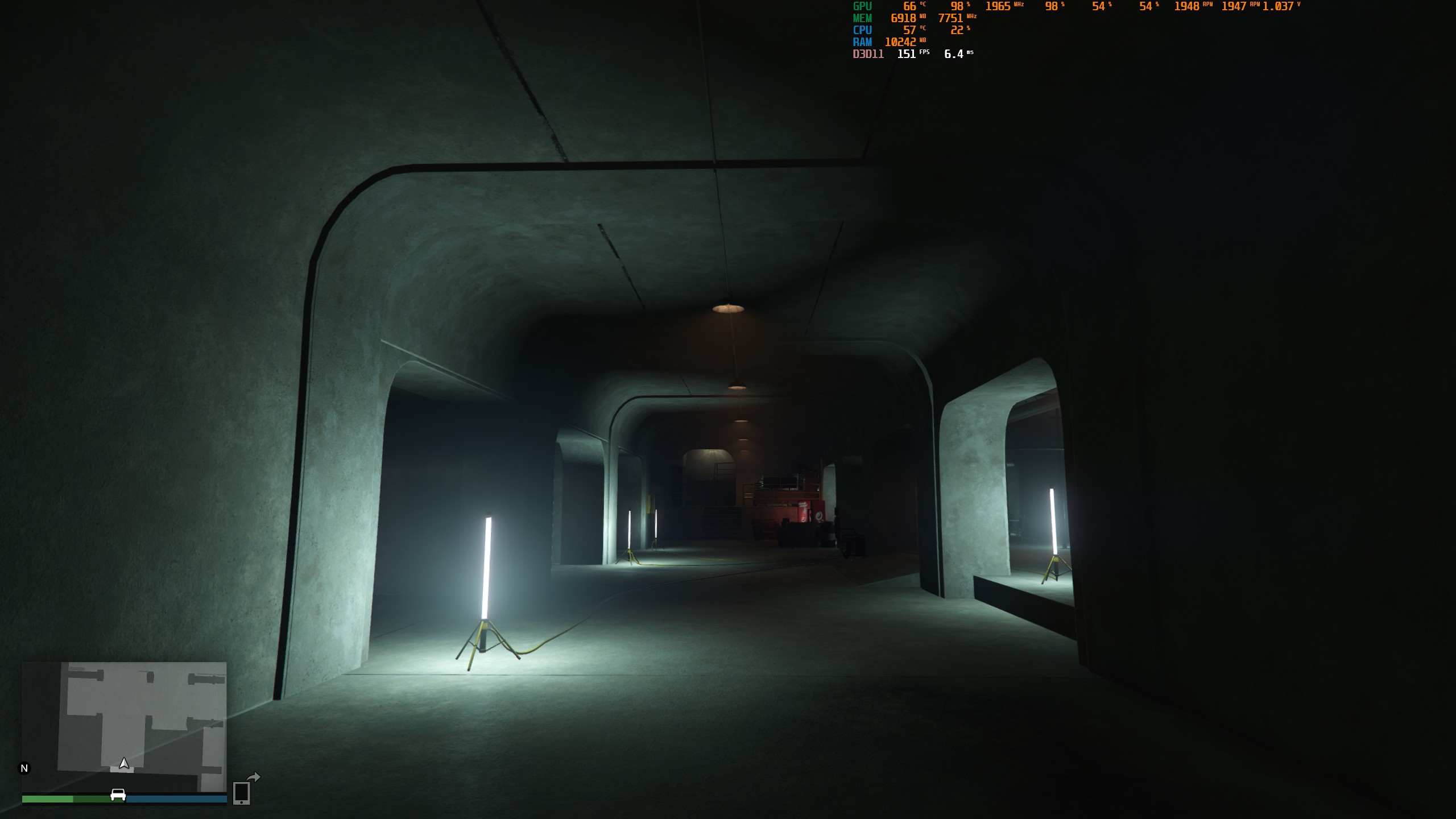The image size is (1456, 819).
Task: Click the D3D11 API indicator in the overlay
Action: pos(867,55)
